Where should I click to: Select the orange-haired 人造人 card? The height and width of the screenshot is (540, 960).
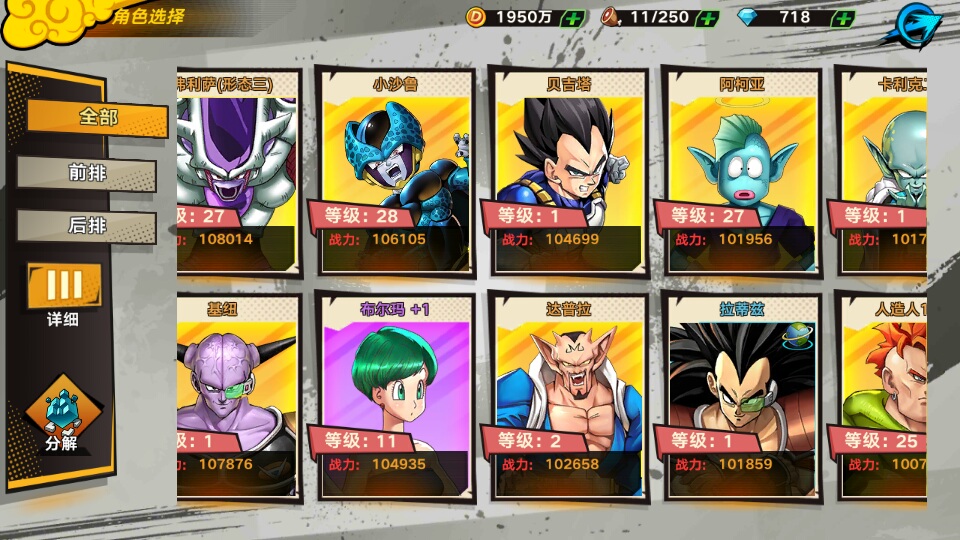click(x=883, y=396)
